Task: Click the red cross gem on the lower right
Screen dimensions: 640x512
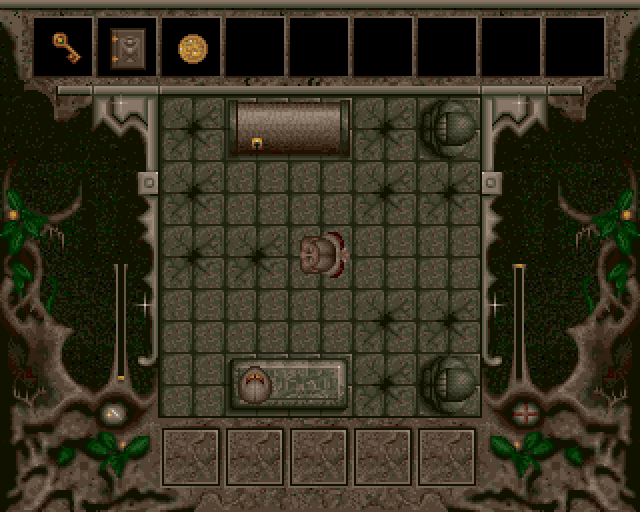Action: point(524,412)
